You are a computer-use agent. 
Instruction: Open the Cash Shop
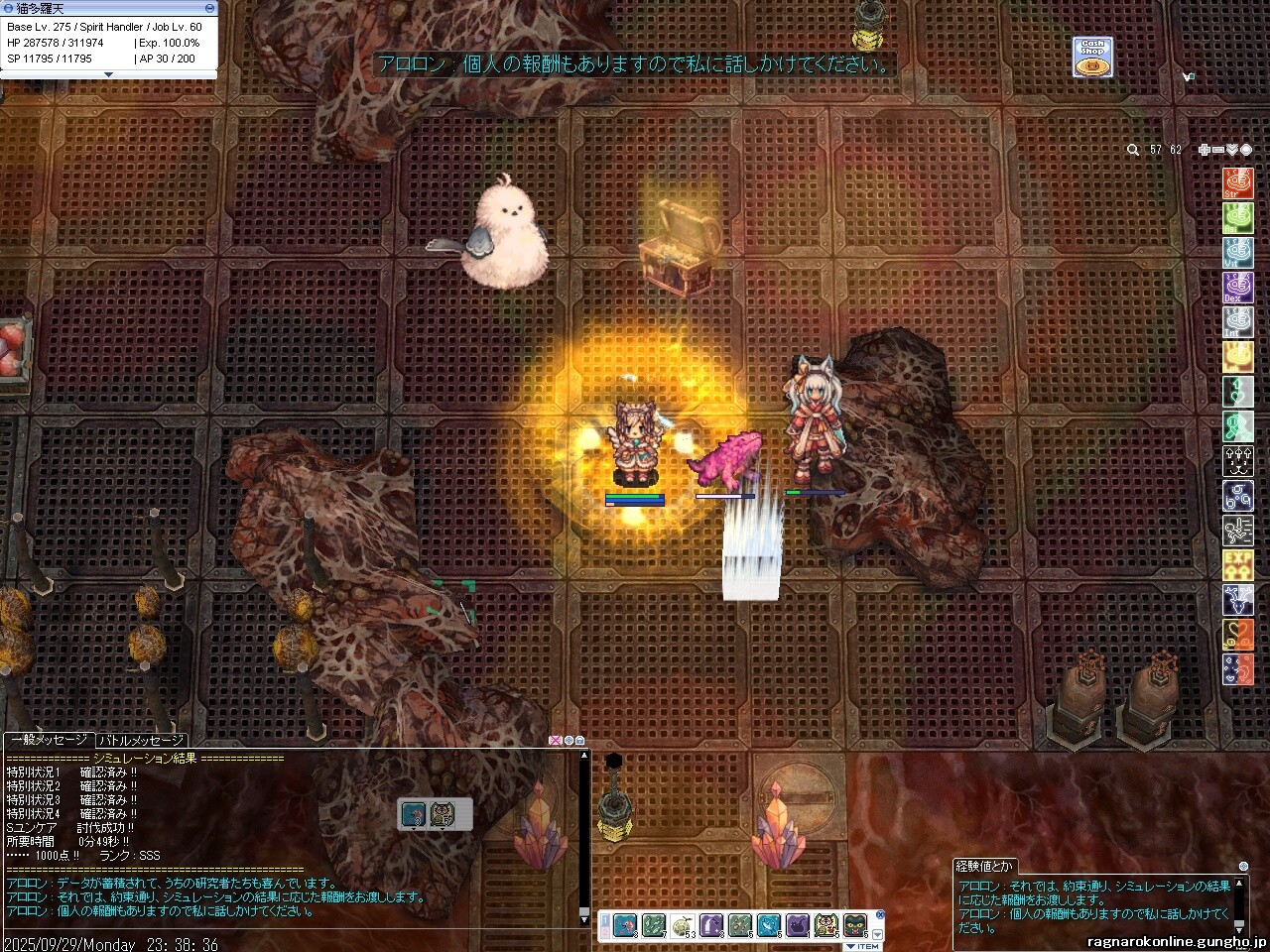[x=1091, y=58]
